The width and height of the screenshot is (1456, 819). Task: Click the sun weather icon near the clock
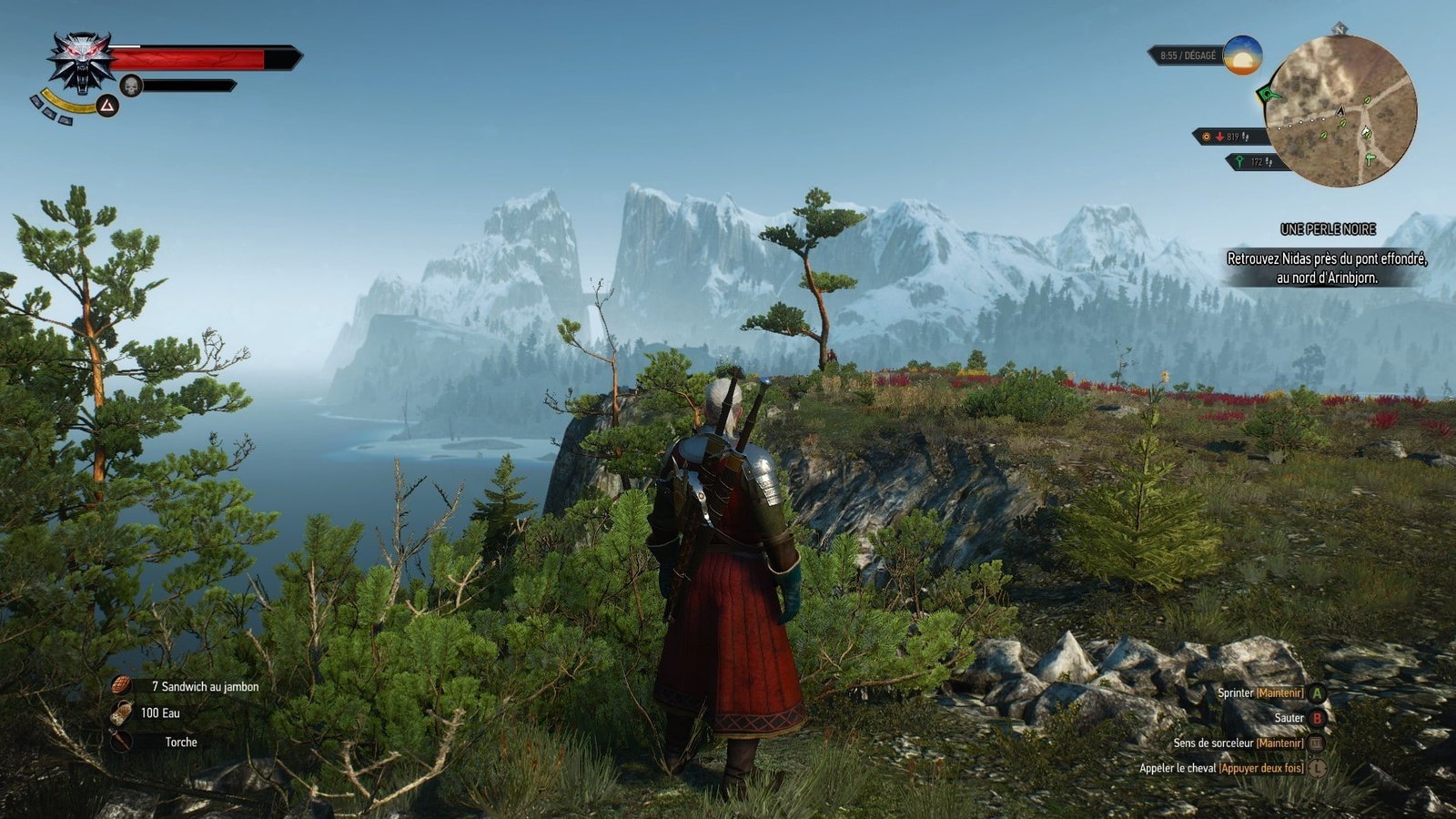tap(1242, 56)
